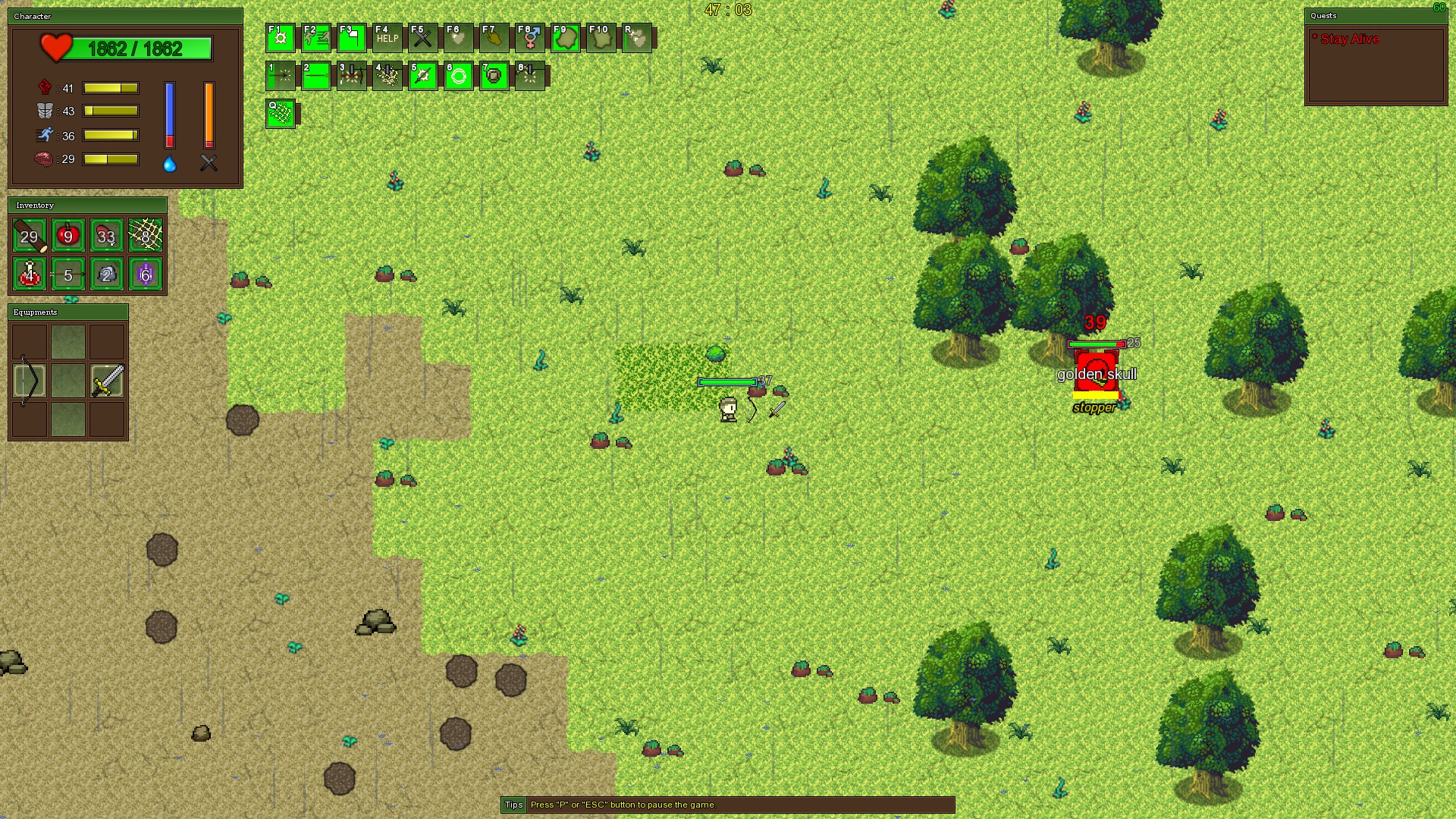Toggle the F7 hand cursor skill
The image size is (1456, 819).
pos(494,36)
